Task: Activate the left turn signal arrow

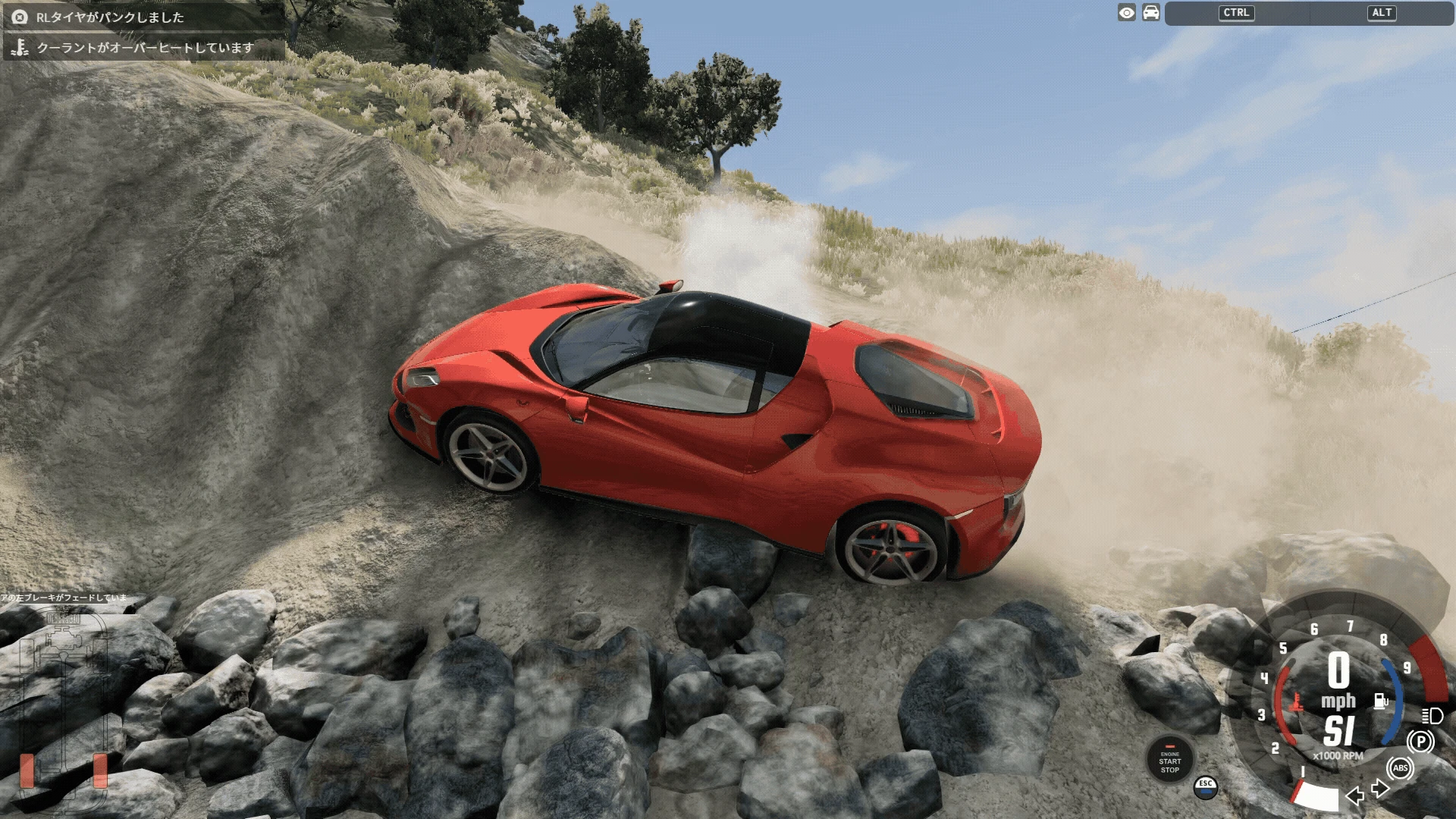Action: (x=1354, y=795)
